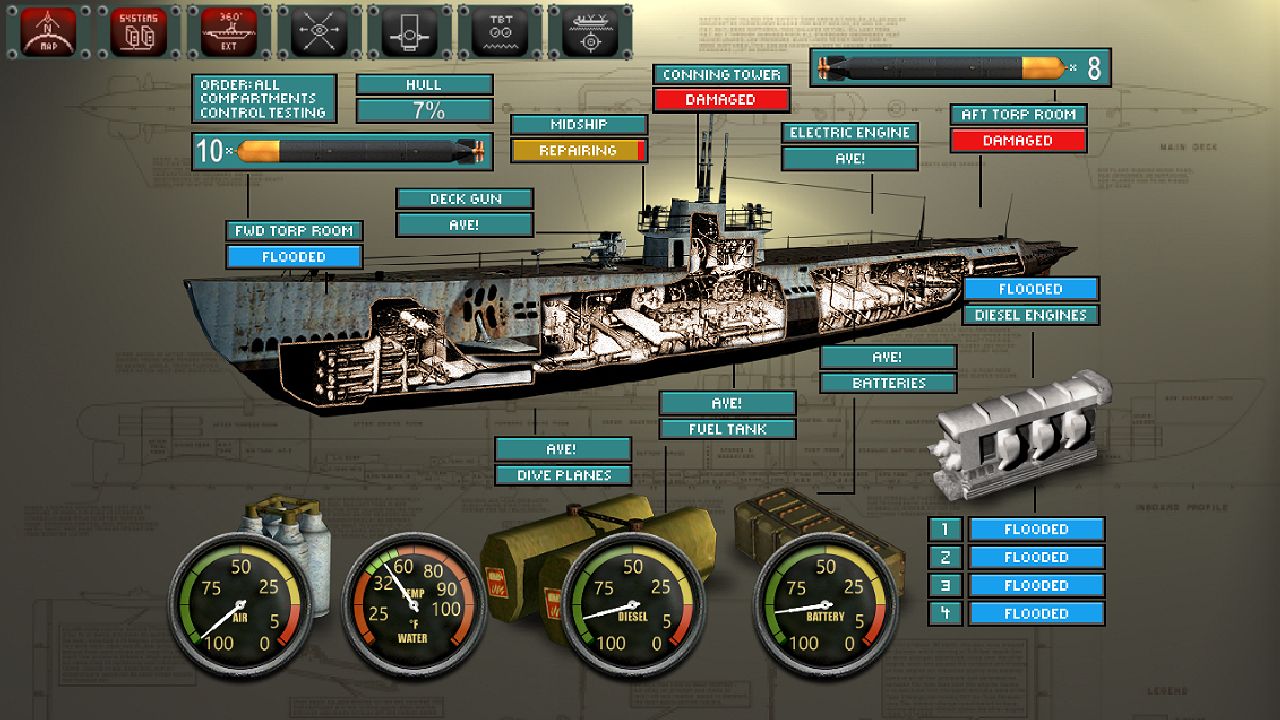The width and height of the screenshot is (1280, 720).
Task: Expand the ORDER: ALL COMPARTMENTS control panel
Action: [x=263, y=97]
